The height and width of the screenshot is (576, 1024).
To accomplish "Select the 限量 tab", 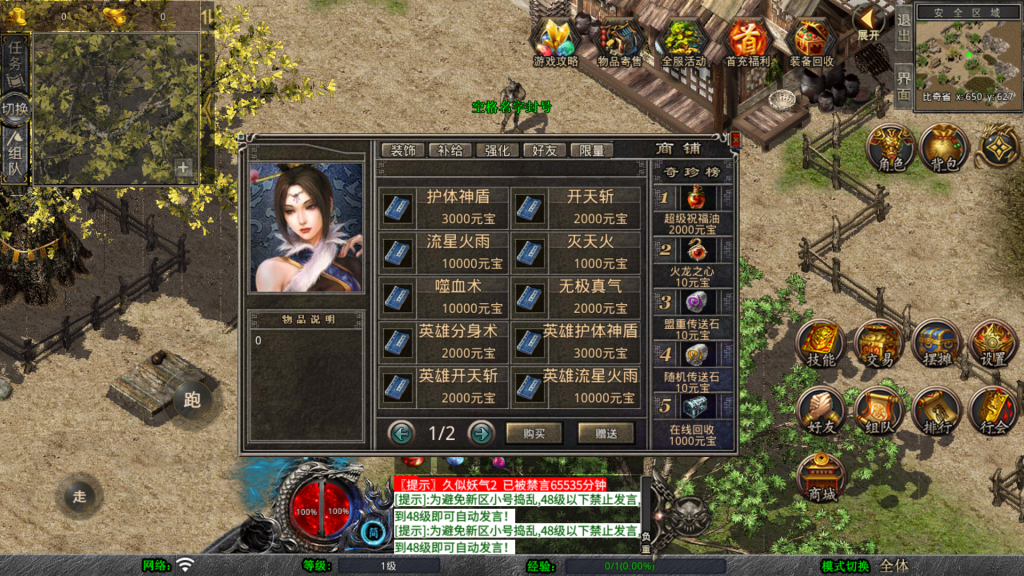I will pyautogui.click(x=592, y=150).
